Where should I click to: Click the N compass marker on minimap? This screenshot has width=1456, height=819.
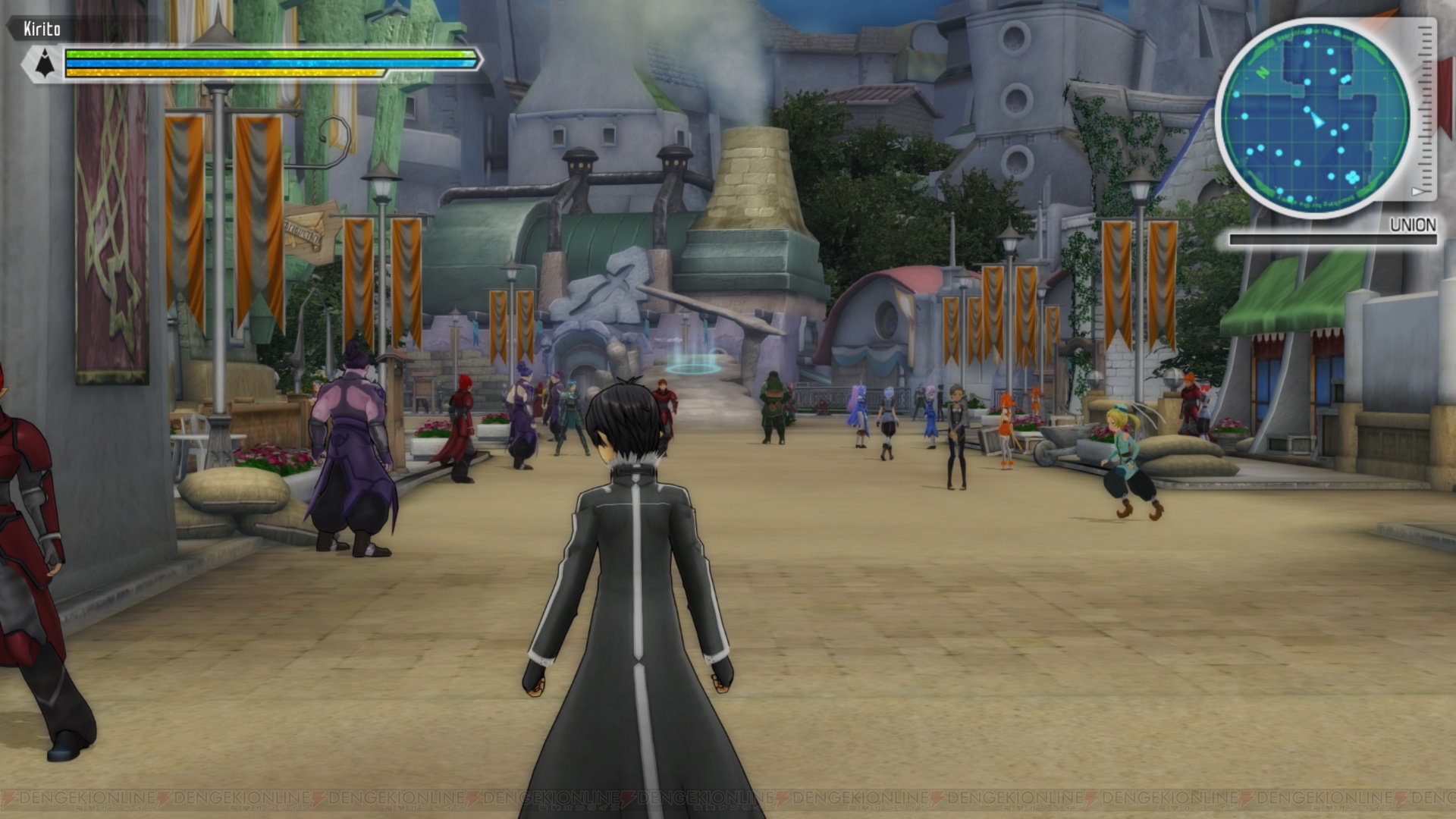pyautogui.click(x=1263, y=71)
